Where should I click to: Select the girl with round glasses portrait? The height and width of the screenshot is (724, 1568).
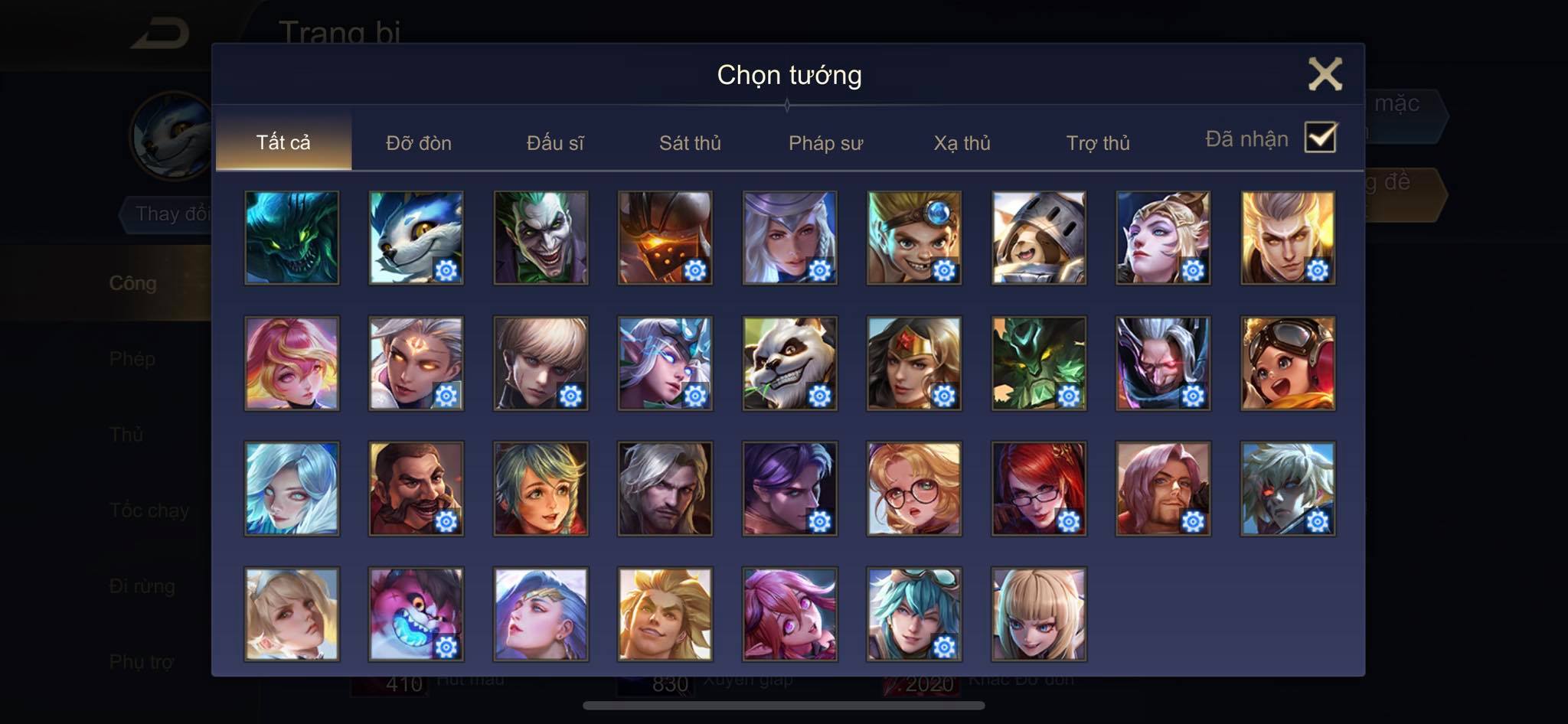(914, 489)
